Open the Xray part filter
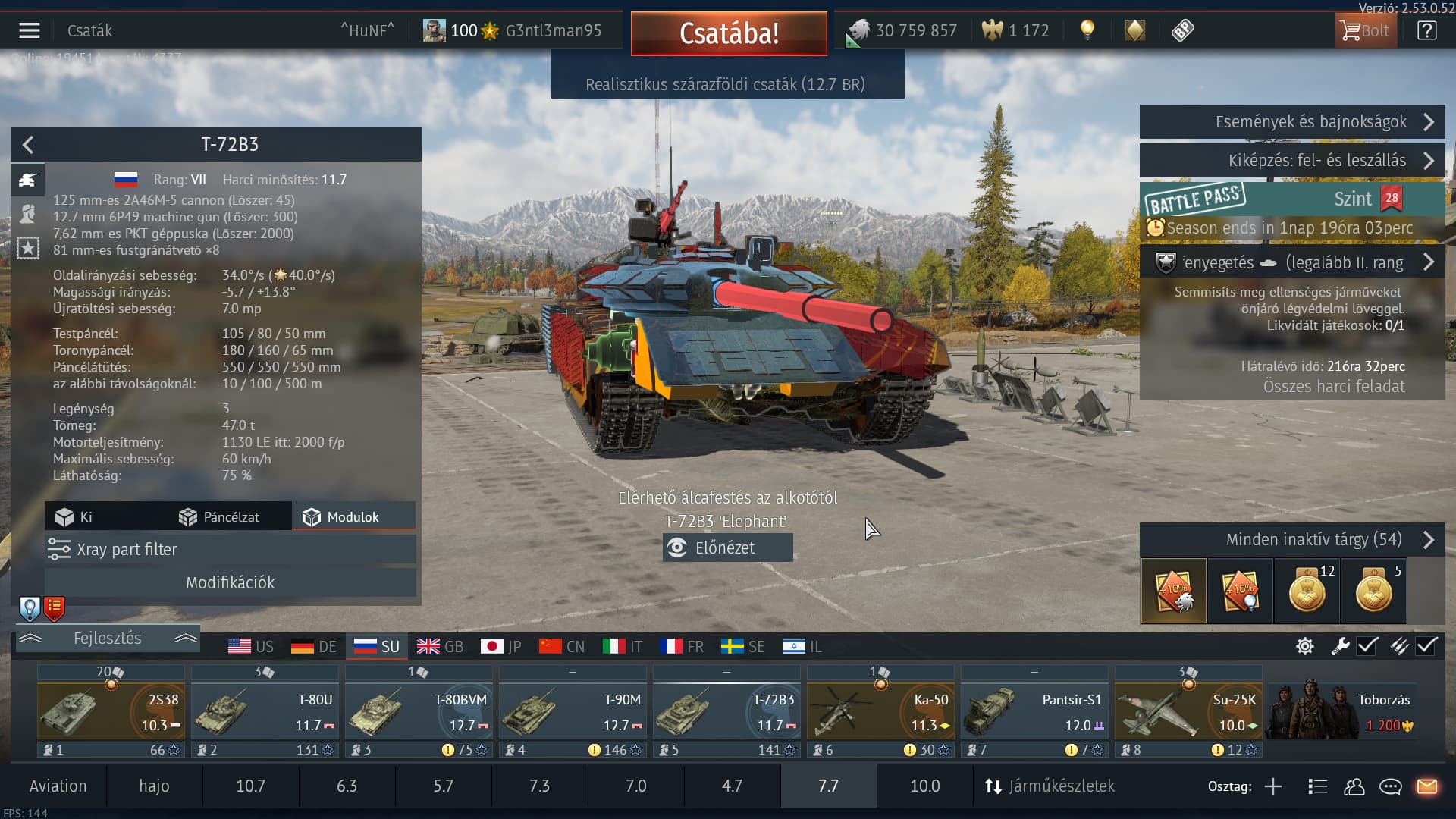The width and height of the screenshot is (1456, 819). [230, 550]
